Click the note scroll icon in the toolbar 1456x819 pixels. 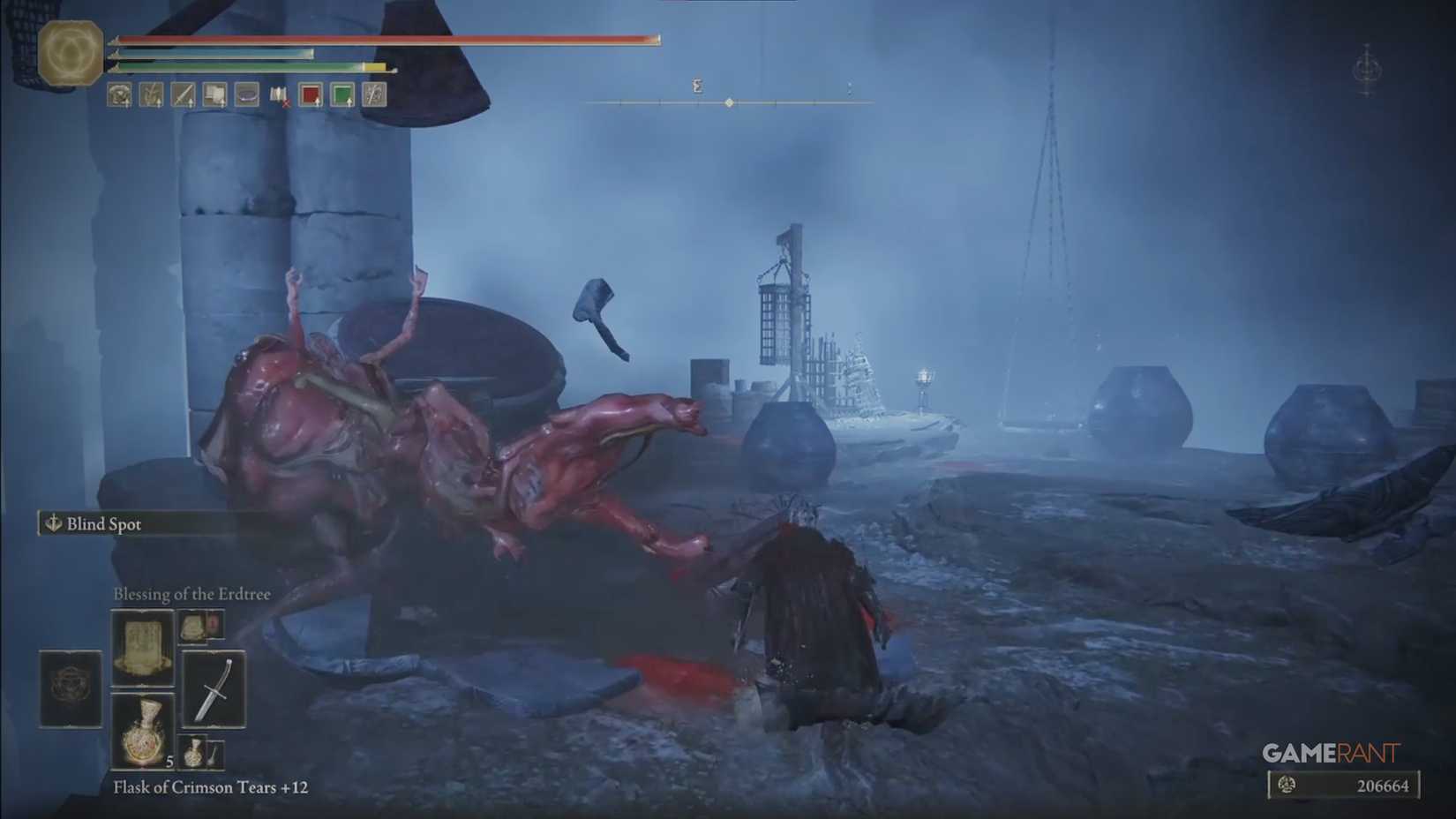pyautogui.click(x=214, y=95)
